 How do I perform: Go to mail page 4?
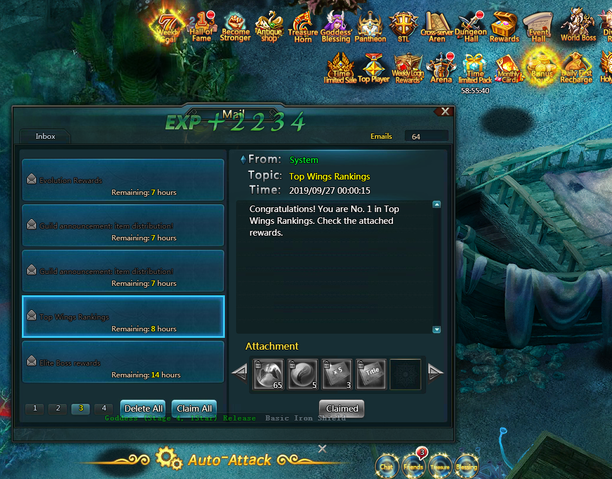coord(103,408)
